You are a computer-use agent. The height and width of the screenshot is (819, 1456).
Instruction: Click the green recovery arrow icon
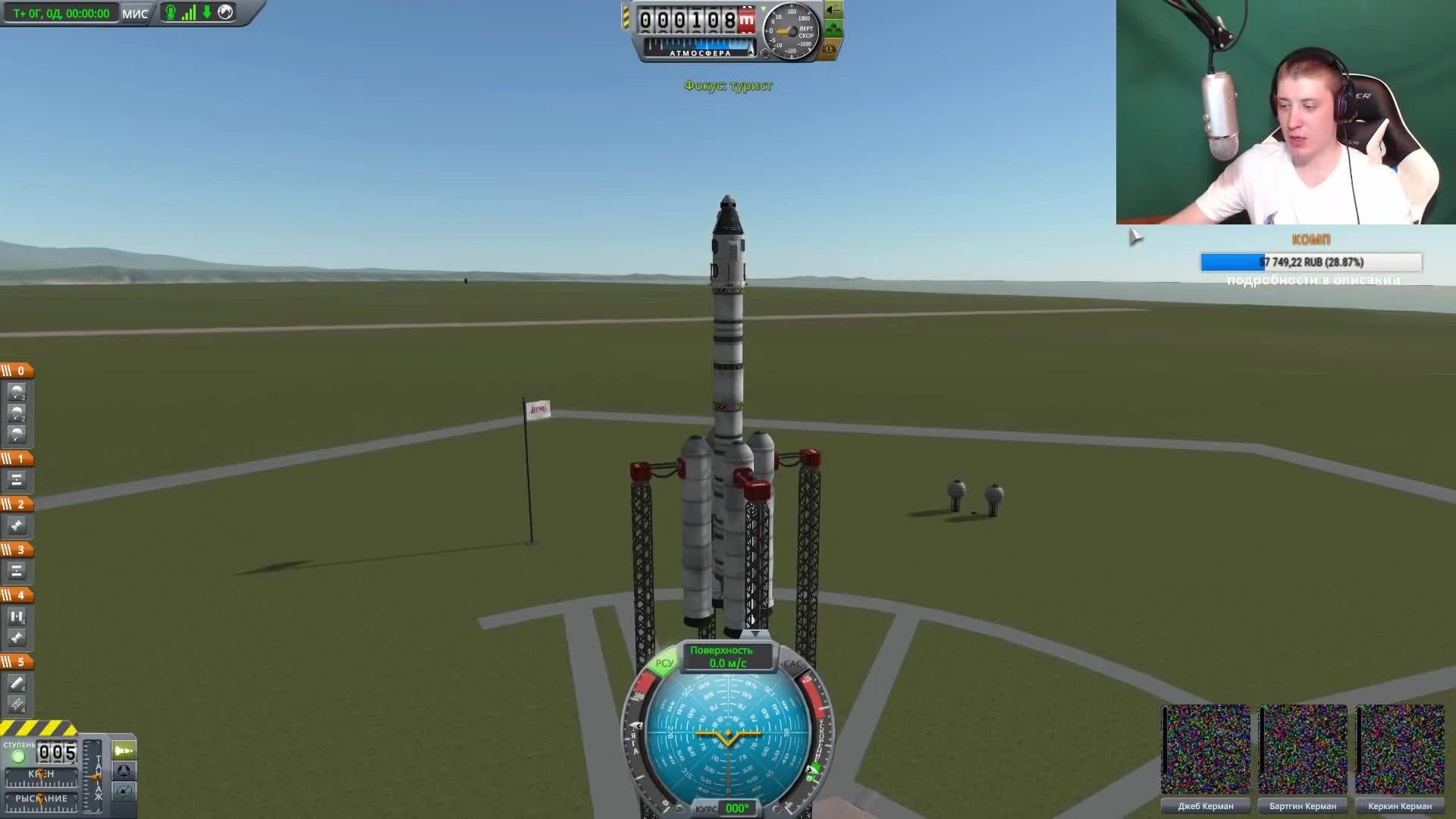[206, 12]
